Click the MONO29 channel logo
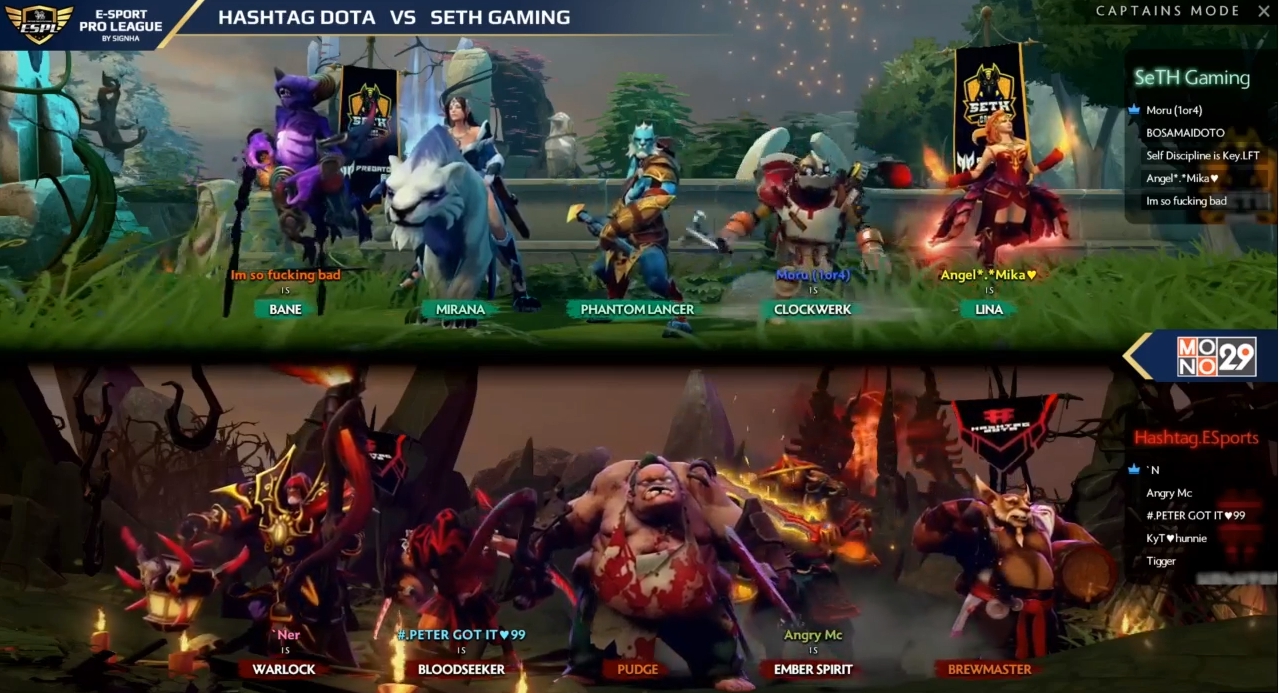 (x=1215, y=357)
